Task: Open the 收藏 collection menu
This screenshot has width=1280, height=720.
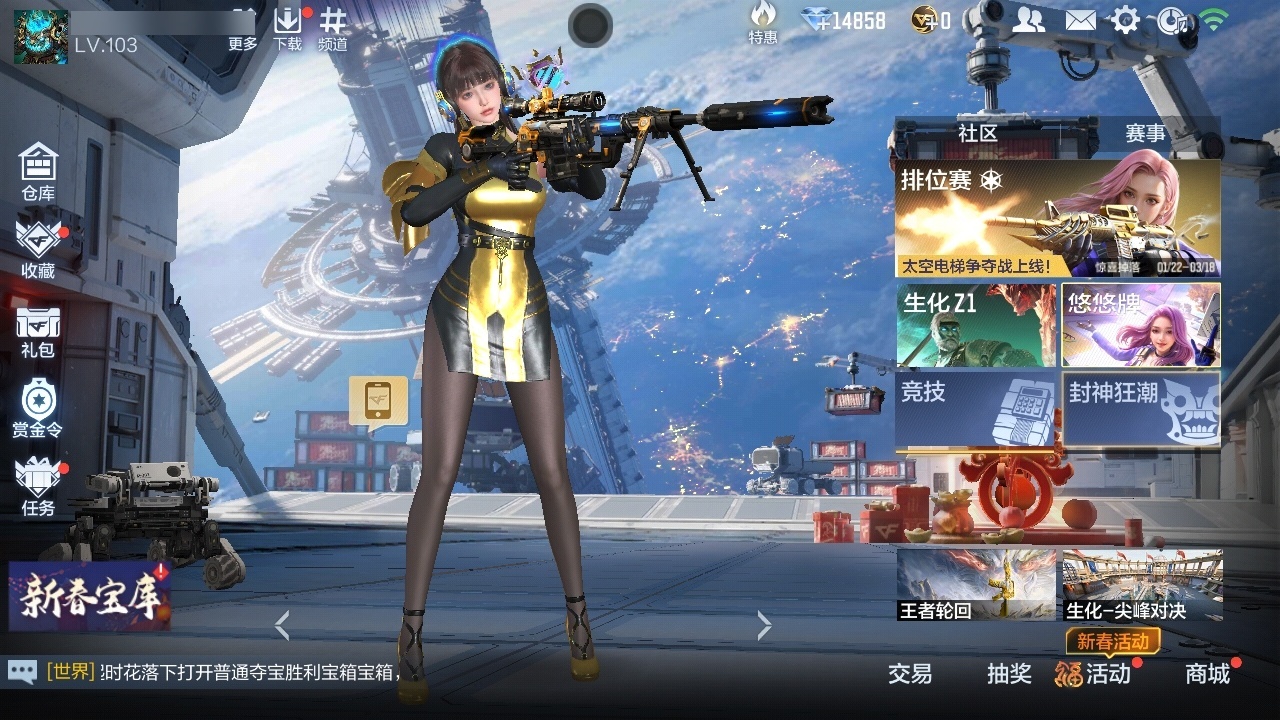Action: coord(38,250)
